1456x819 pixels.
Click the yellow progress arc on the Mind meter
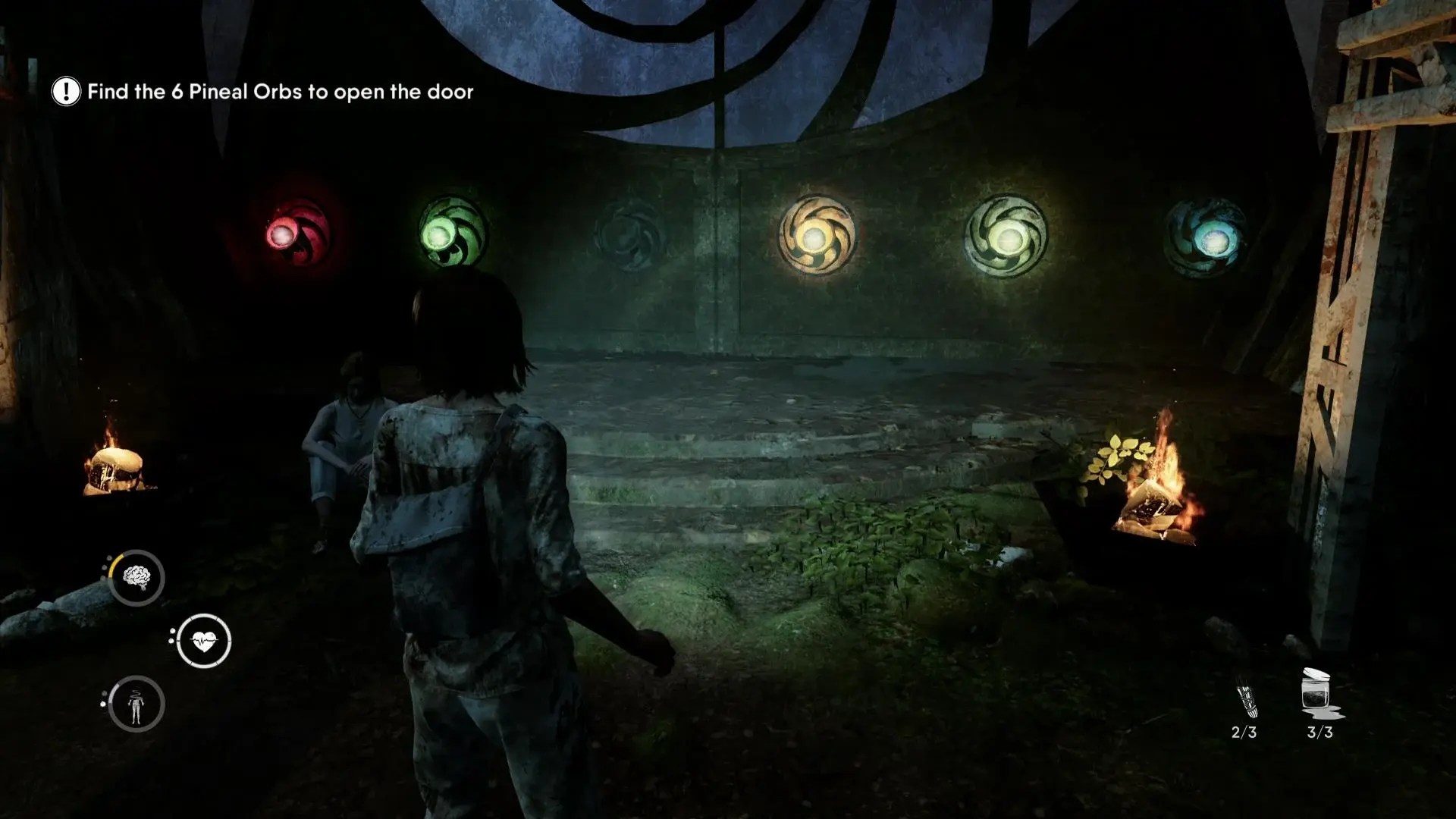[x=116, y=561]
